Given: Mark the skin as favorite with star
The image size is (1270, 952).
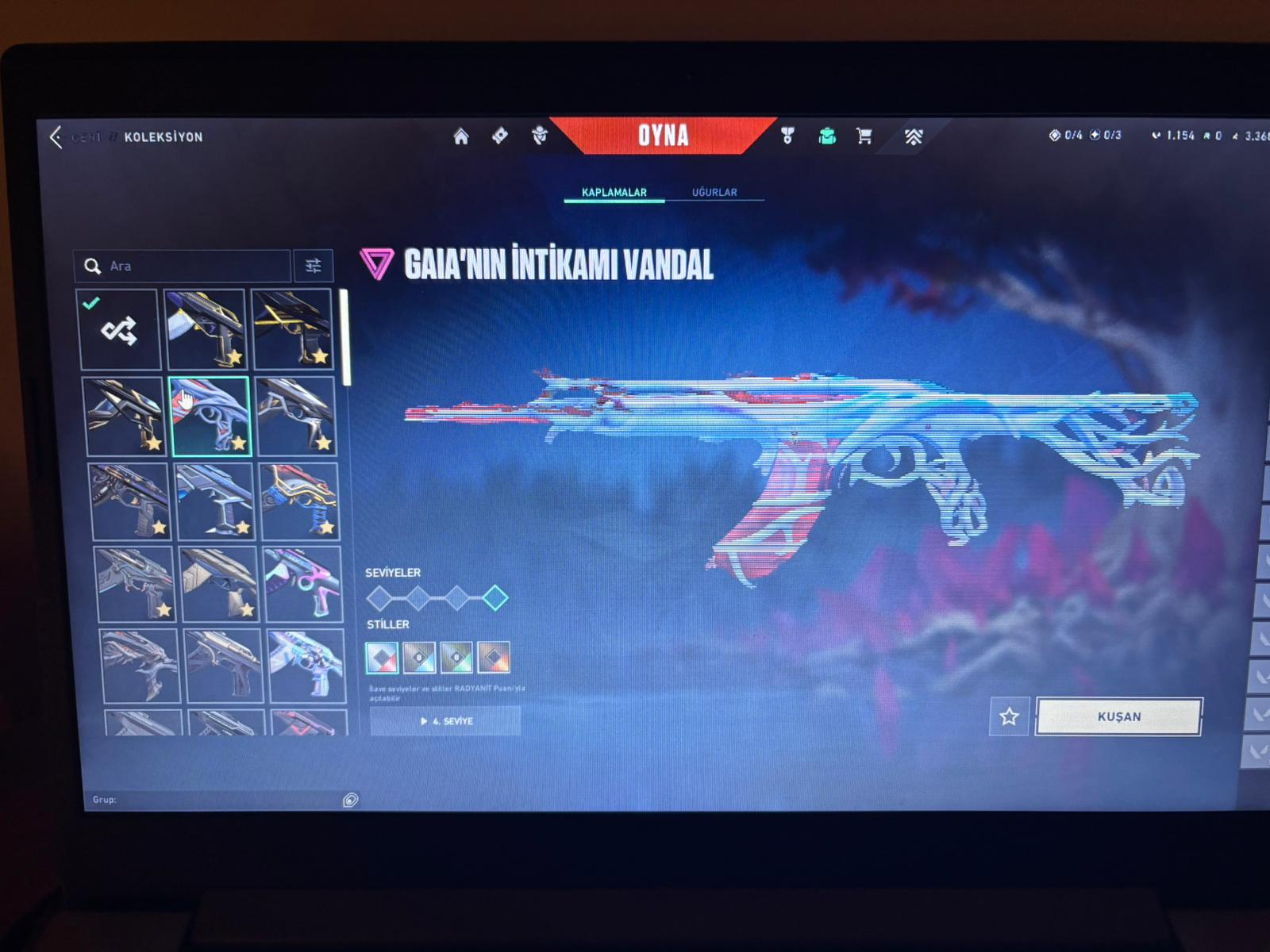Looking at the screenshot, I should (1009, 717).
